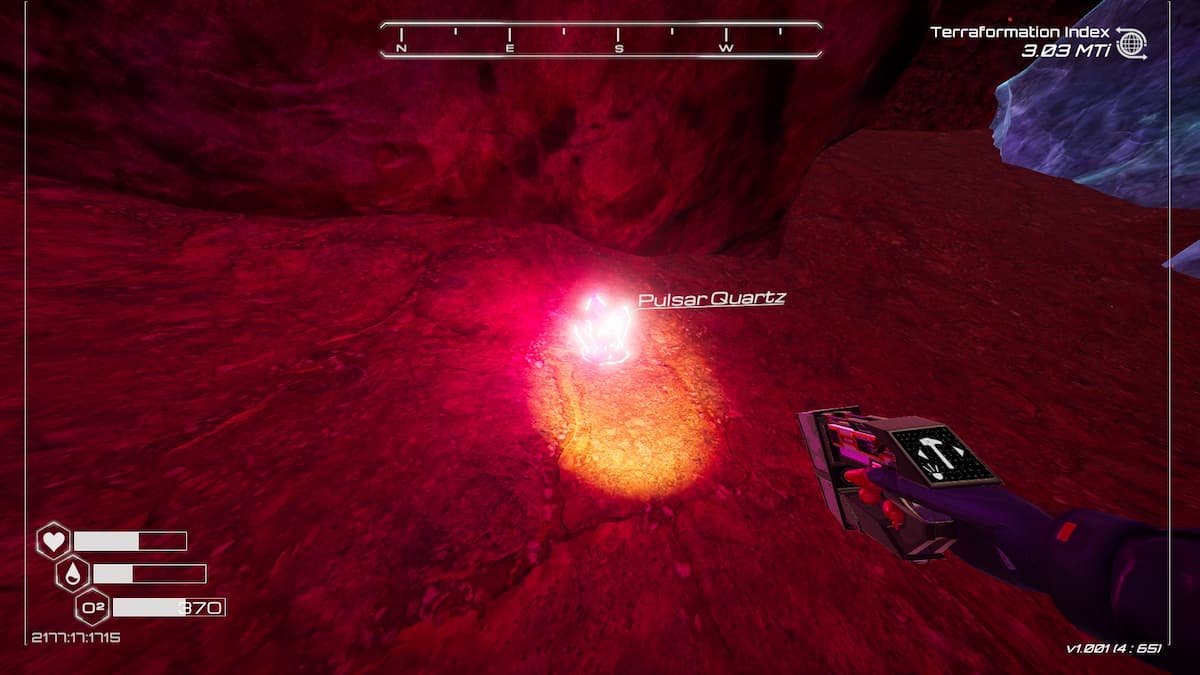Click the Terraformation Index globe icon
The width and height of the screenshot is (1200, 675).
[x=1131, y=43]
